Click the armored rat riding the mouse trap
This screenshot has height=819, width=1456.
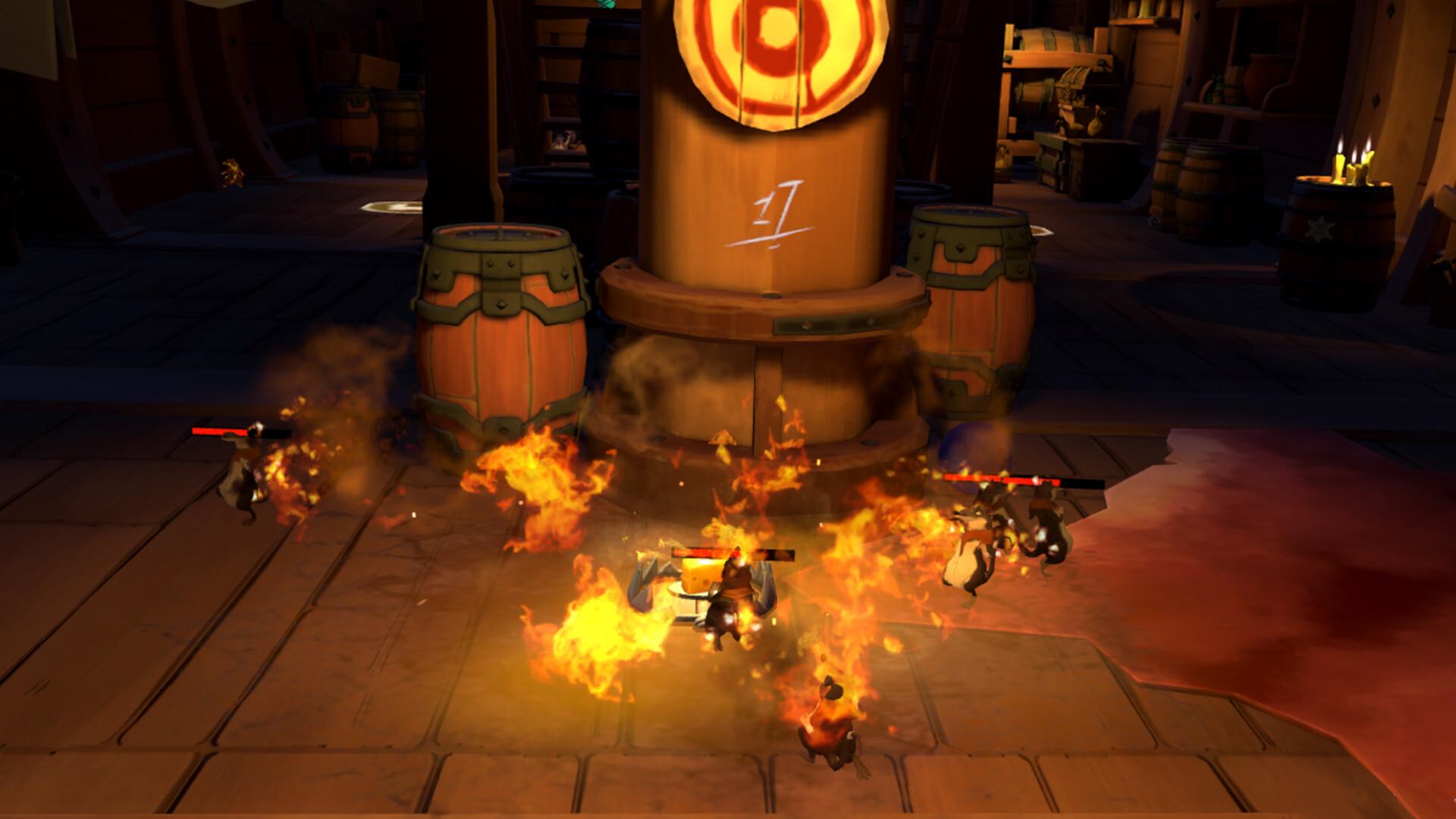[730, 599]
